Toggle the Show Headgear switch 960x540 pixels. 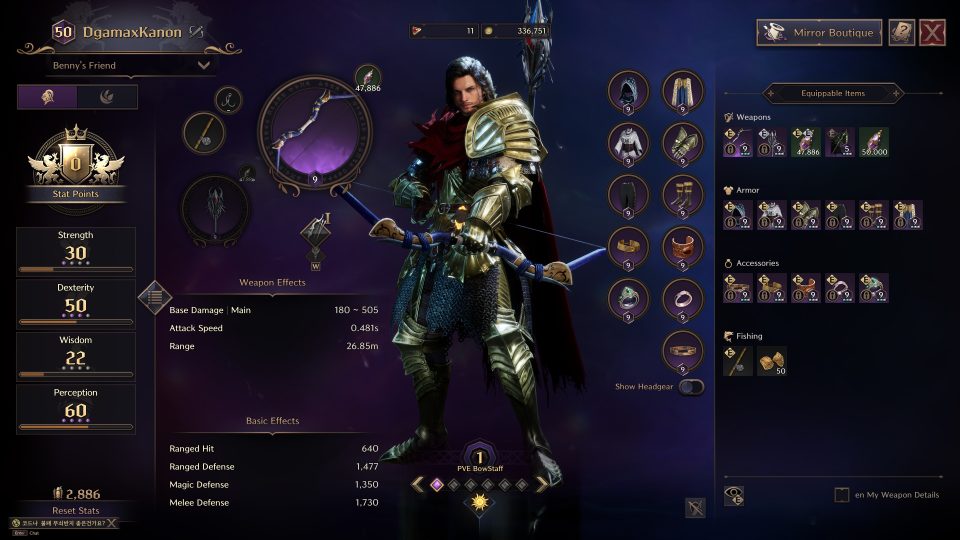click(x=690, y=386)
